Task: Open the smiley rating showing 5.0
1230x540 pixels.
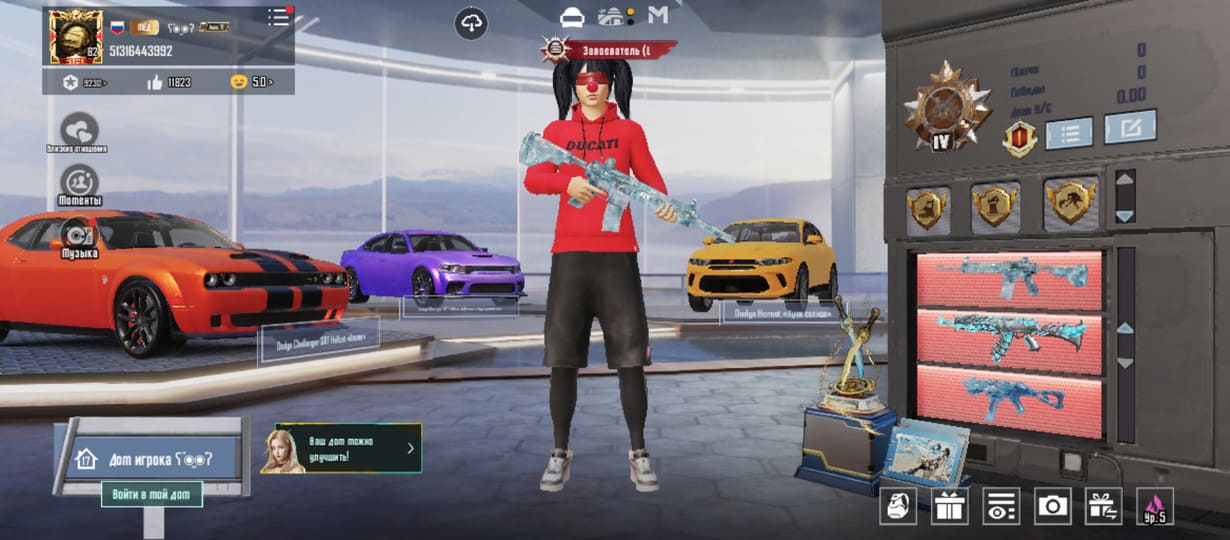Action: 251,82
